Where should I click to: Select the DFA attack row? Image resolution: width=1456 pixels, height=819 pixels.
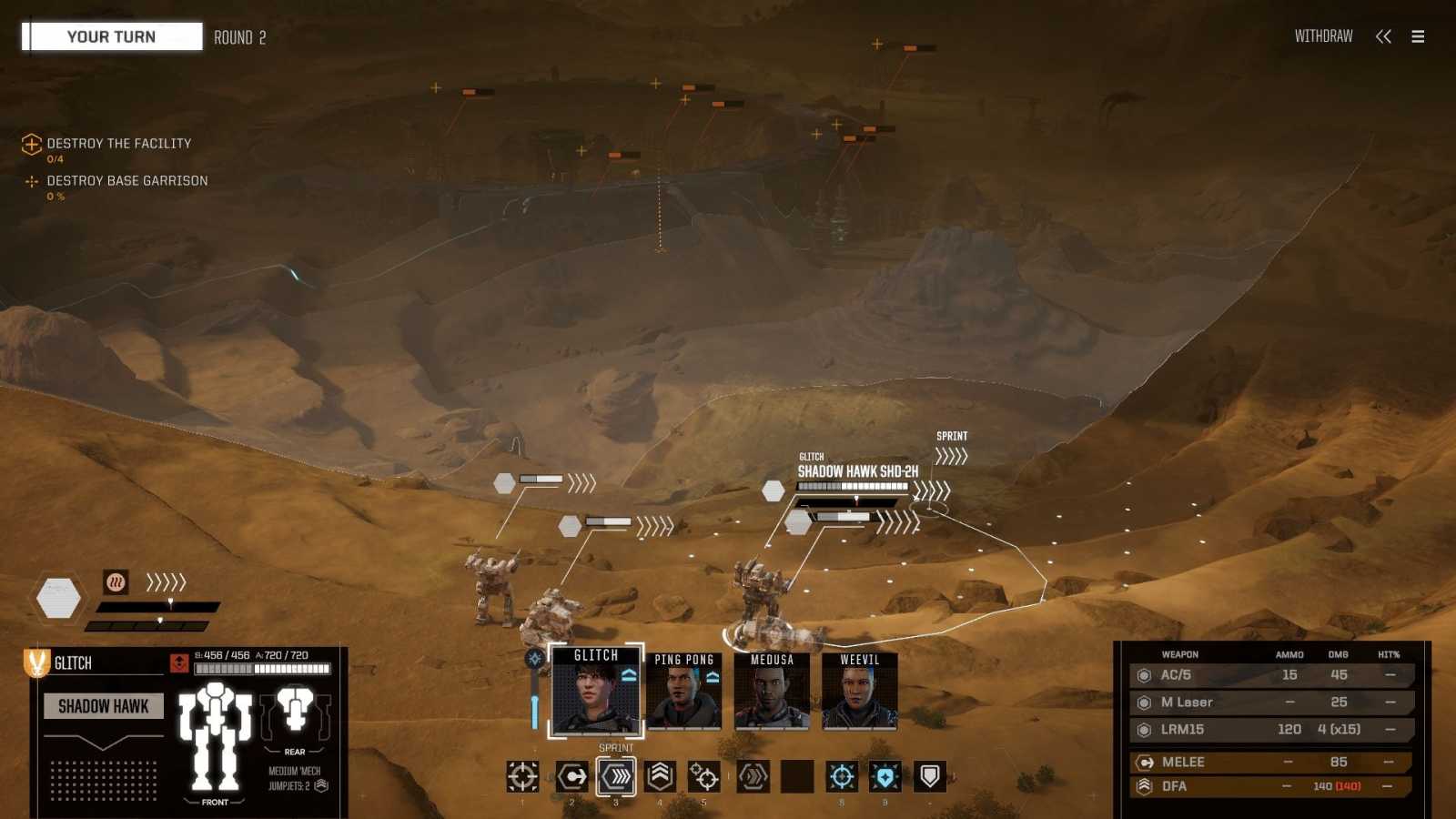click(1270, 786)
